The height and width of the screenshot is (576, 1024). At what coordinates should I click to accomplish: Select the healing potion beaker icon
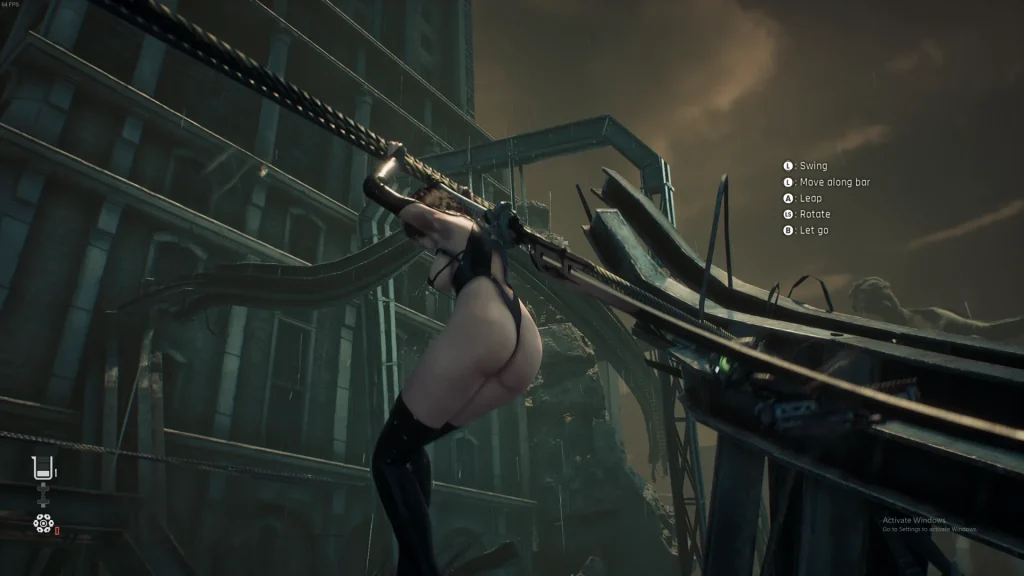[43, 466]
